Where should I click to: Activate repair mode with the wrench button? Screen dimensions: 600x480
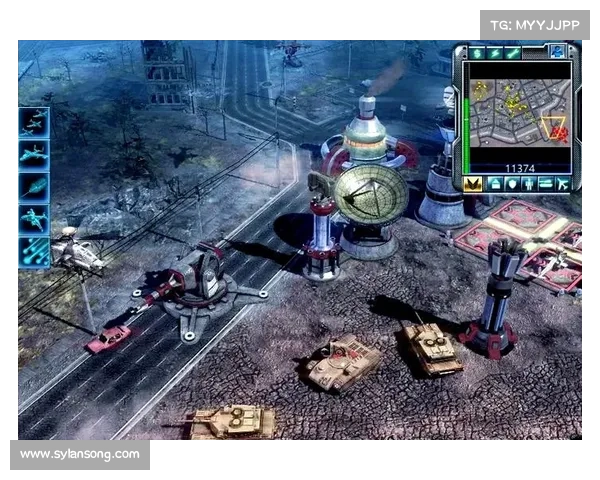512,53
